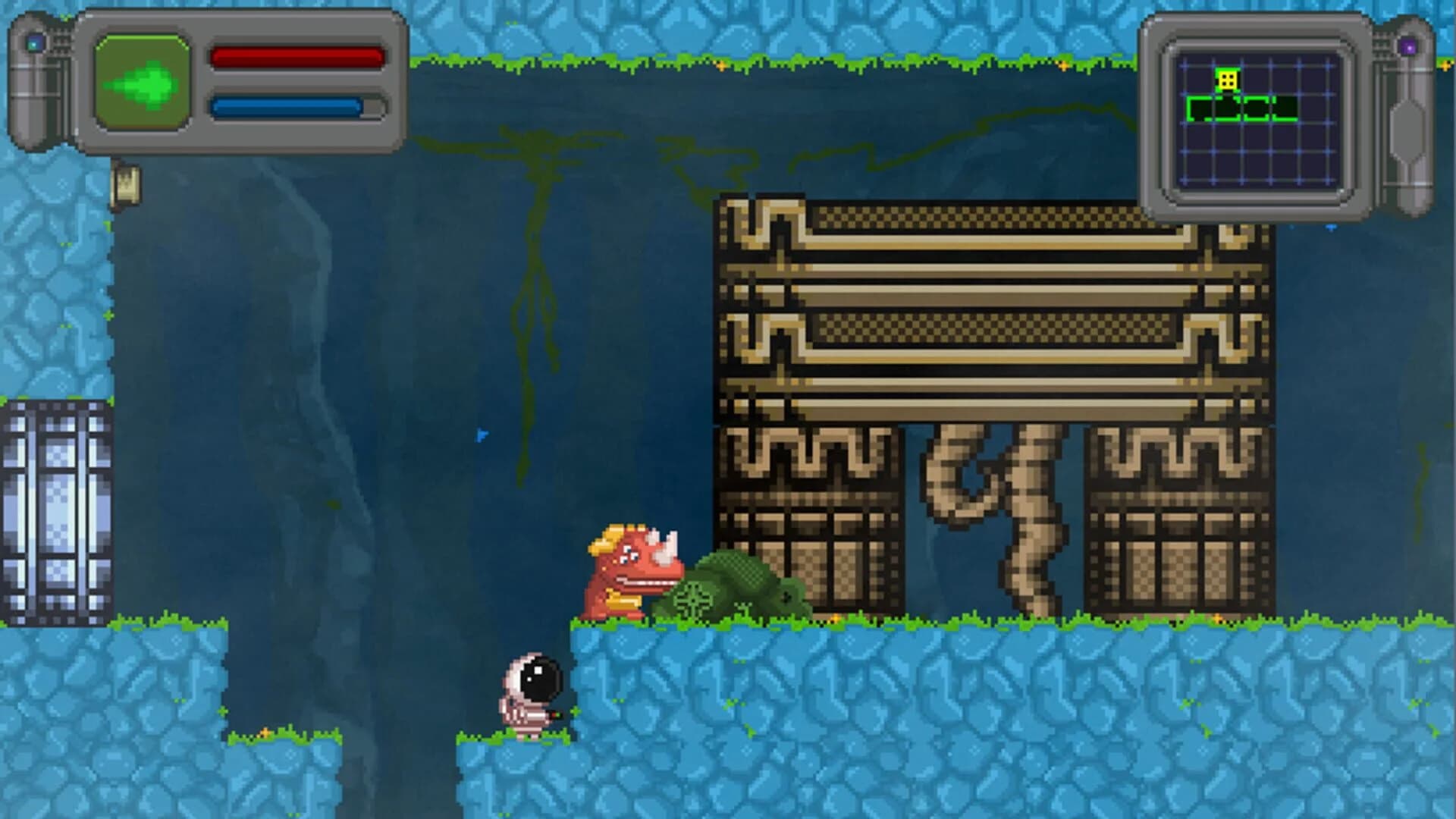This screenshot has height=819, width=1456.
Task: Click the orange triceratops creature
Action: pos(631,569)
